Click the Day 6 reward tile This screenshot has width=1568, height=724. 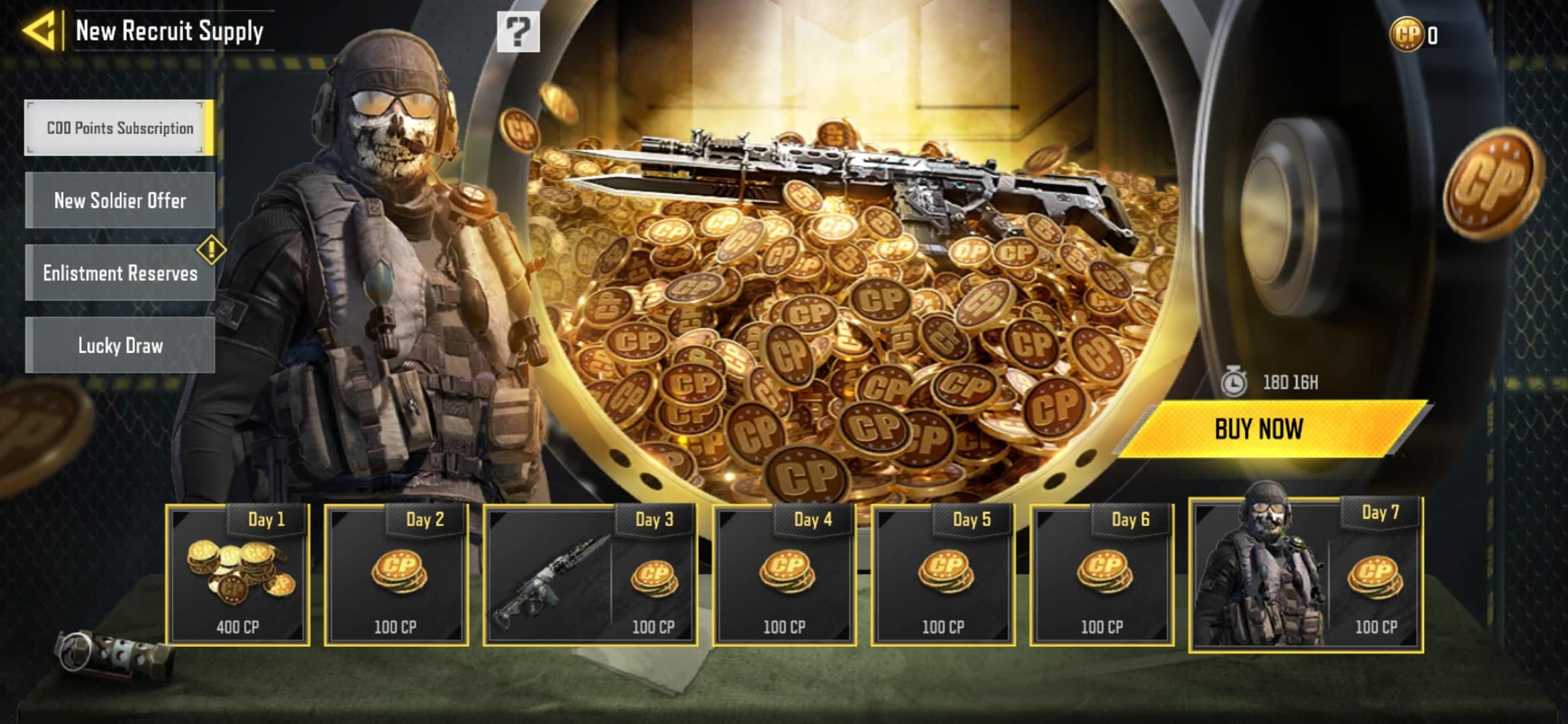coord(1102,575)
